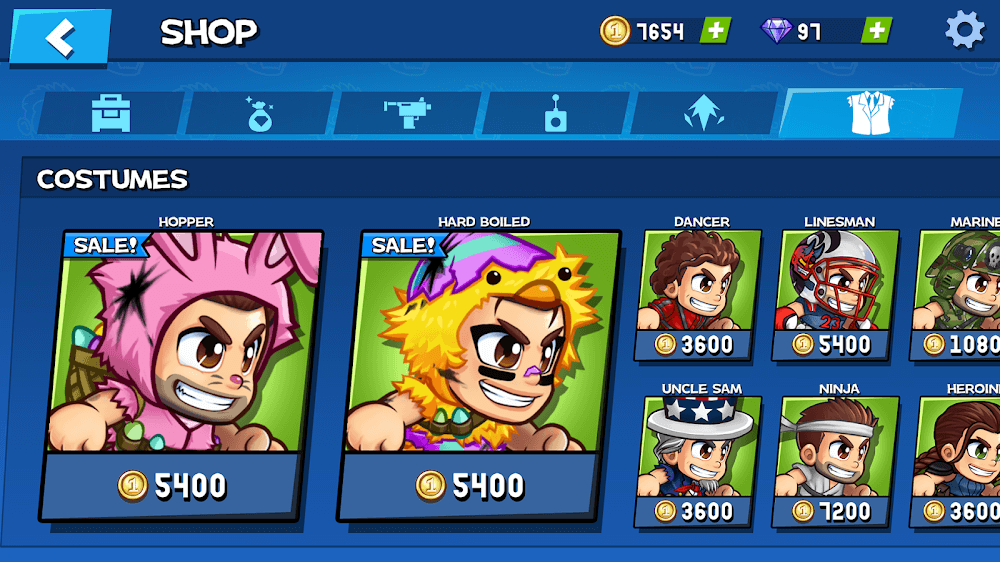
Task: Select the Heroine costume
Action: point(960,460)
